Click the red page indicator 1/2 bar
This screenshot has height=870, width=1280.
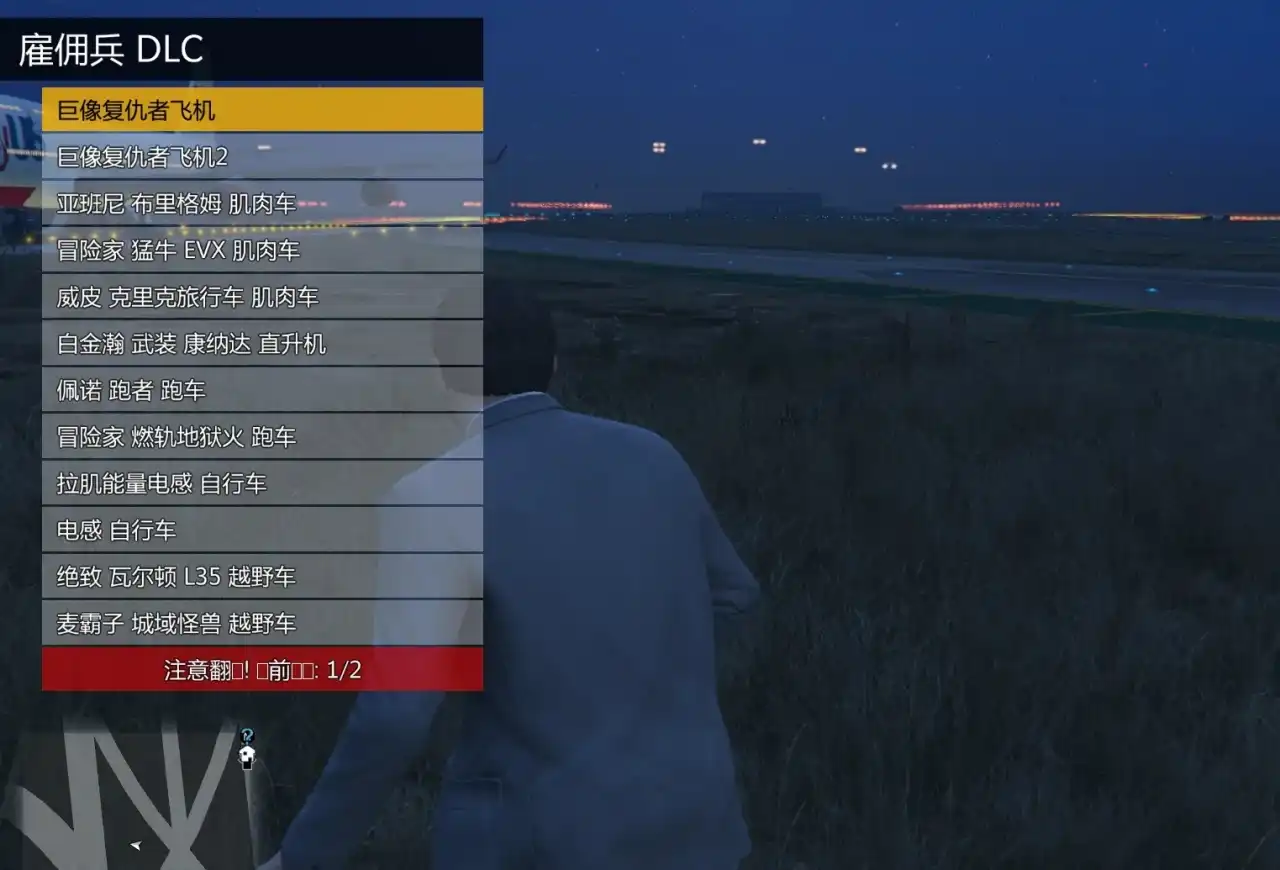(x=262, y=669)
